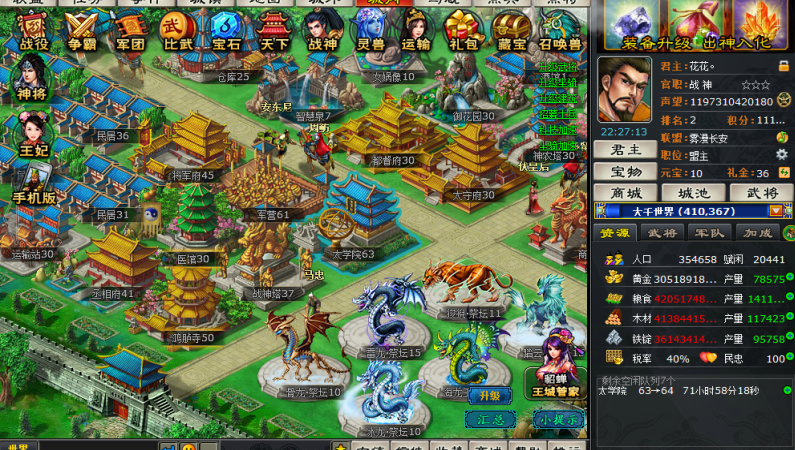The height and width of the screenshot is (450, 795).
Task: Open the 礼包 gift pack icon
Action: coord(463,32)
